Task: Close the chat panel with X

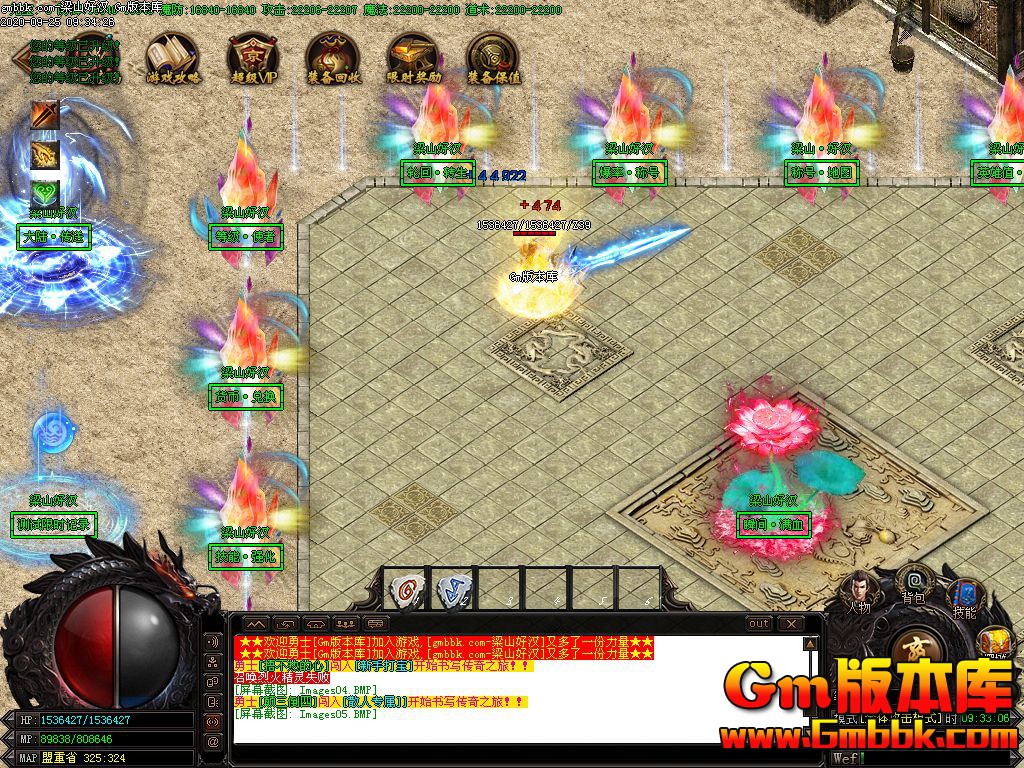Action: point(791,624)
